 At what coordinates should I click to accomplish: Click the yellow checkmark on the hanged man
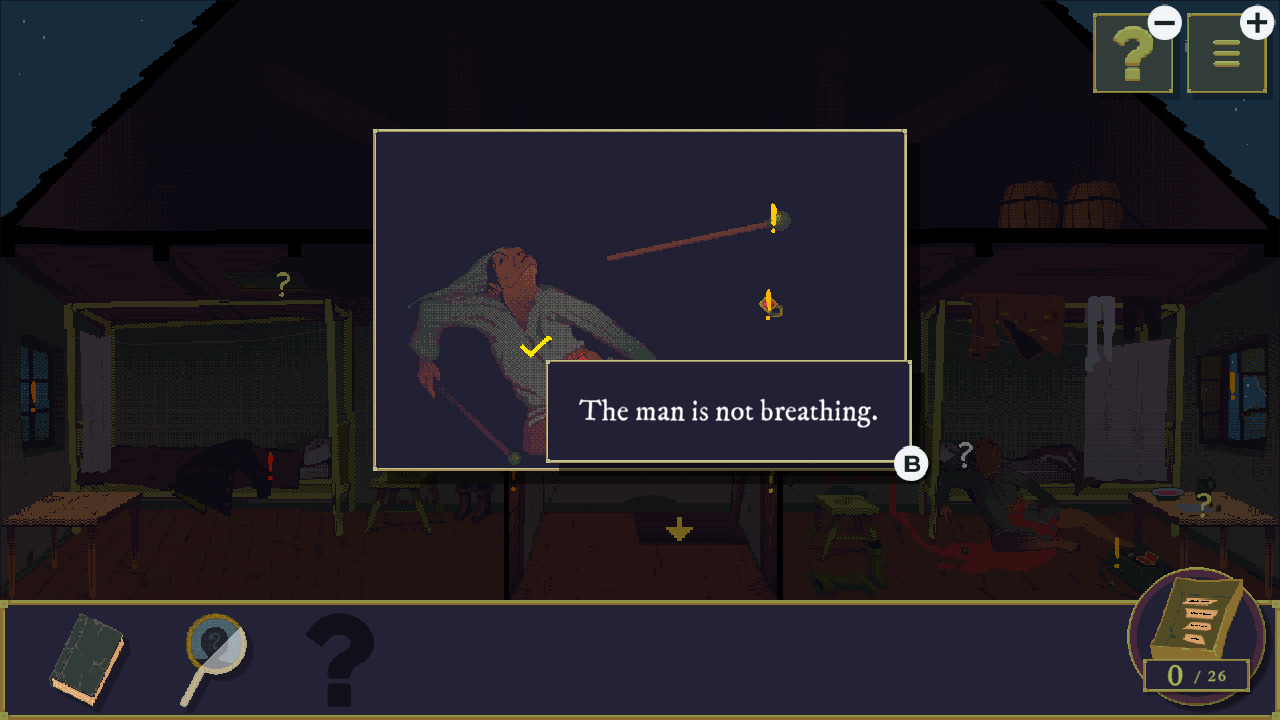(533, 348)
